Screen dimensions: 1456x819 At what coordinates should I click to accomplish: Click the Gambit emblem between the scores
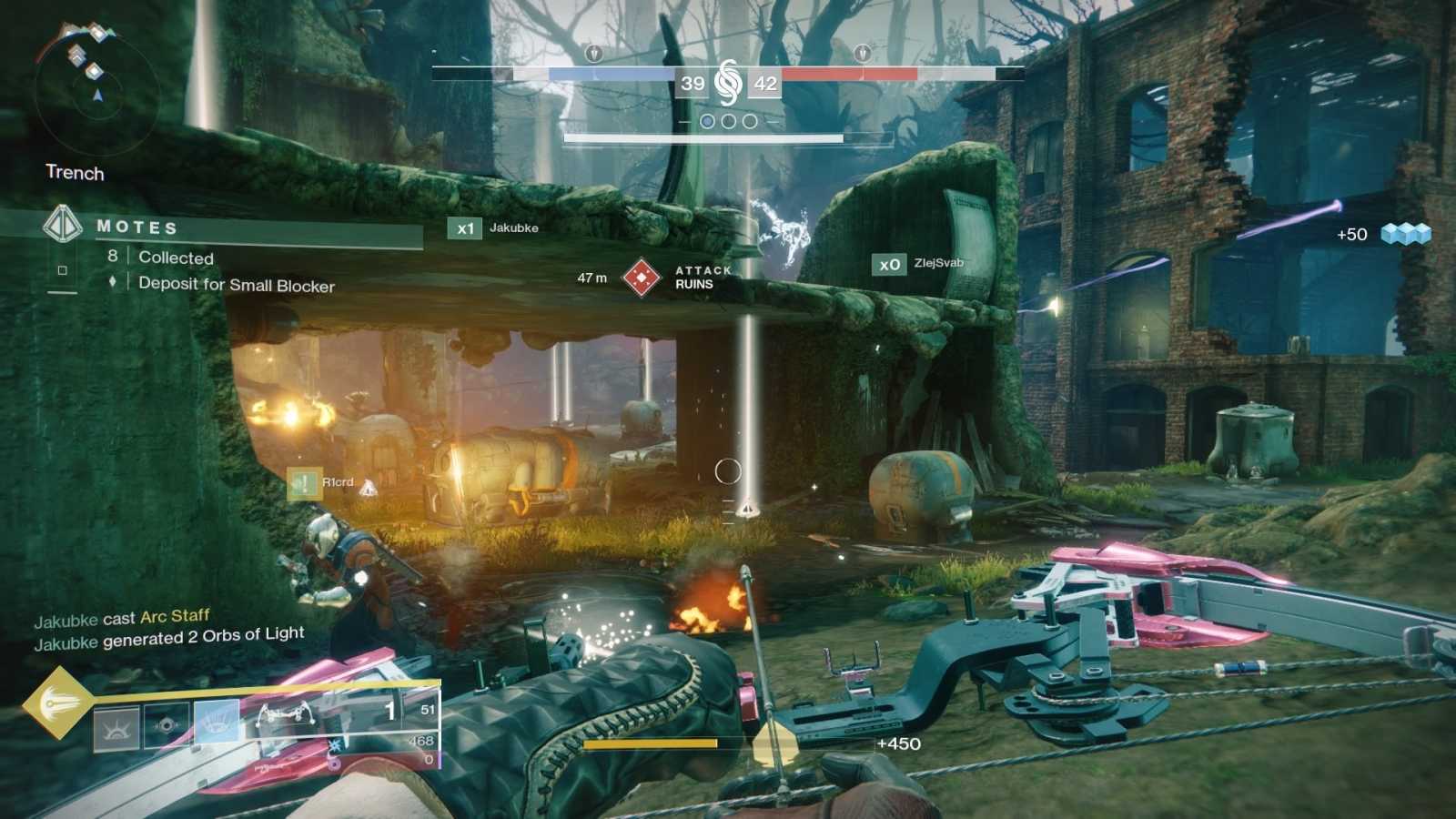pos(728,83)
